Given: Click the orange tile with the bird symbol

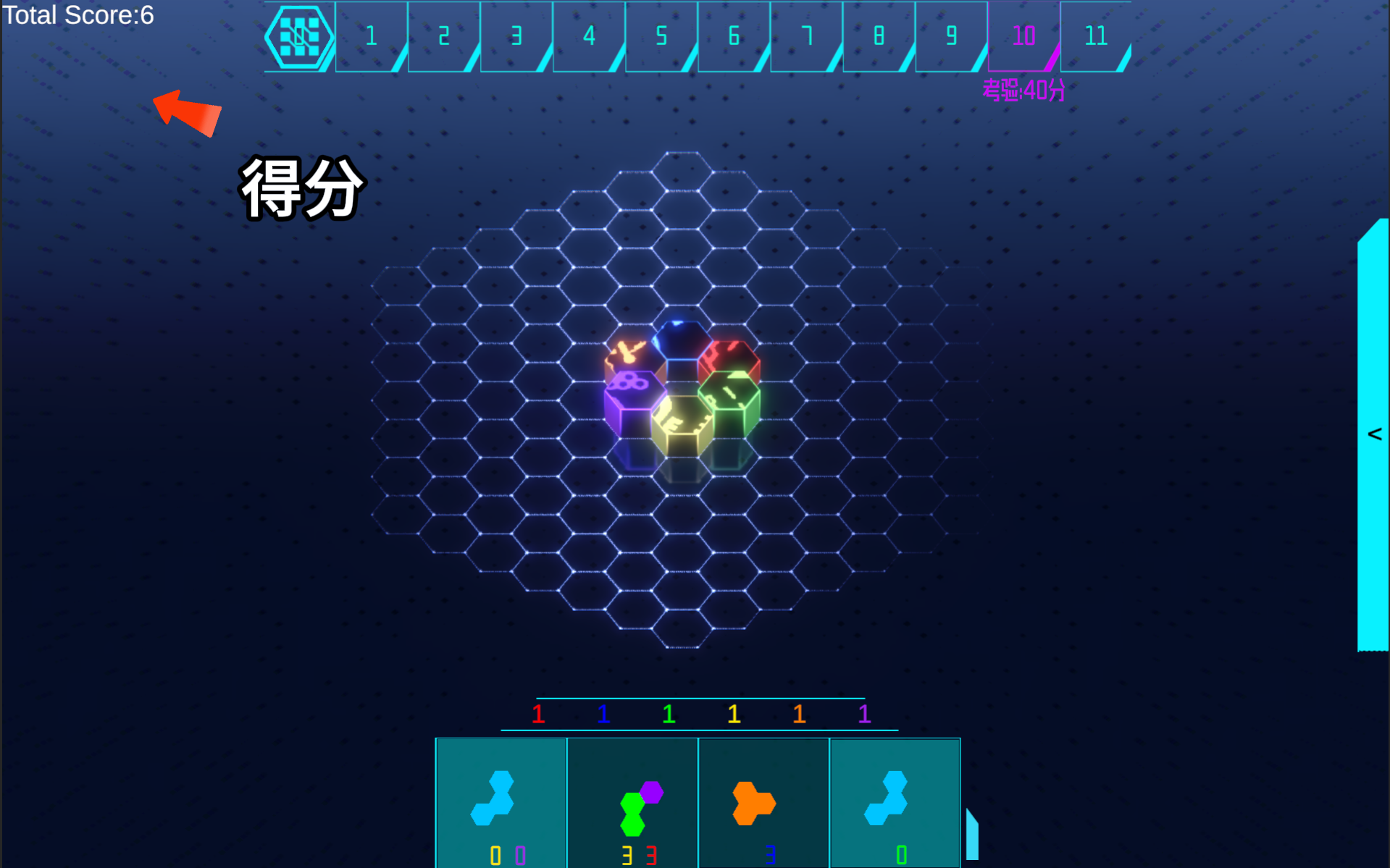Looking at the screenshot, I should pos(632,350).
